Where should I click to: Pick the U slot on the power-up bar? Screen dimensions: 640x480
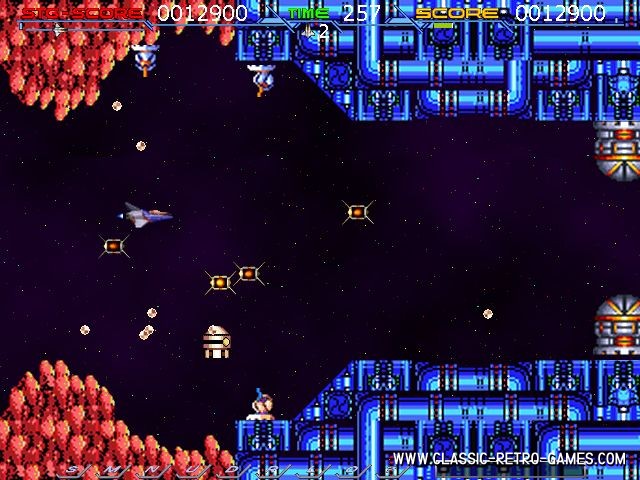tap(191, 469)
